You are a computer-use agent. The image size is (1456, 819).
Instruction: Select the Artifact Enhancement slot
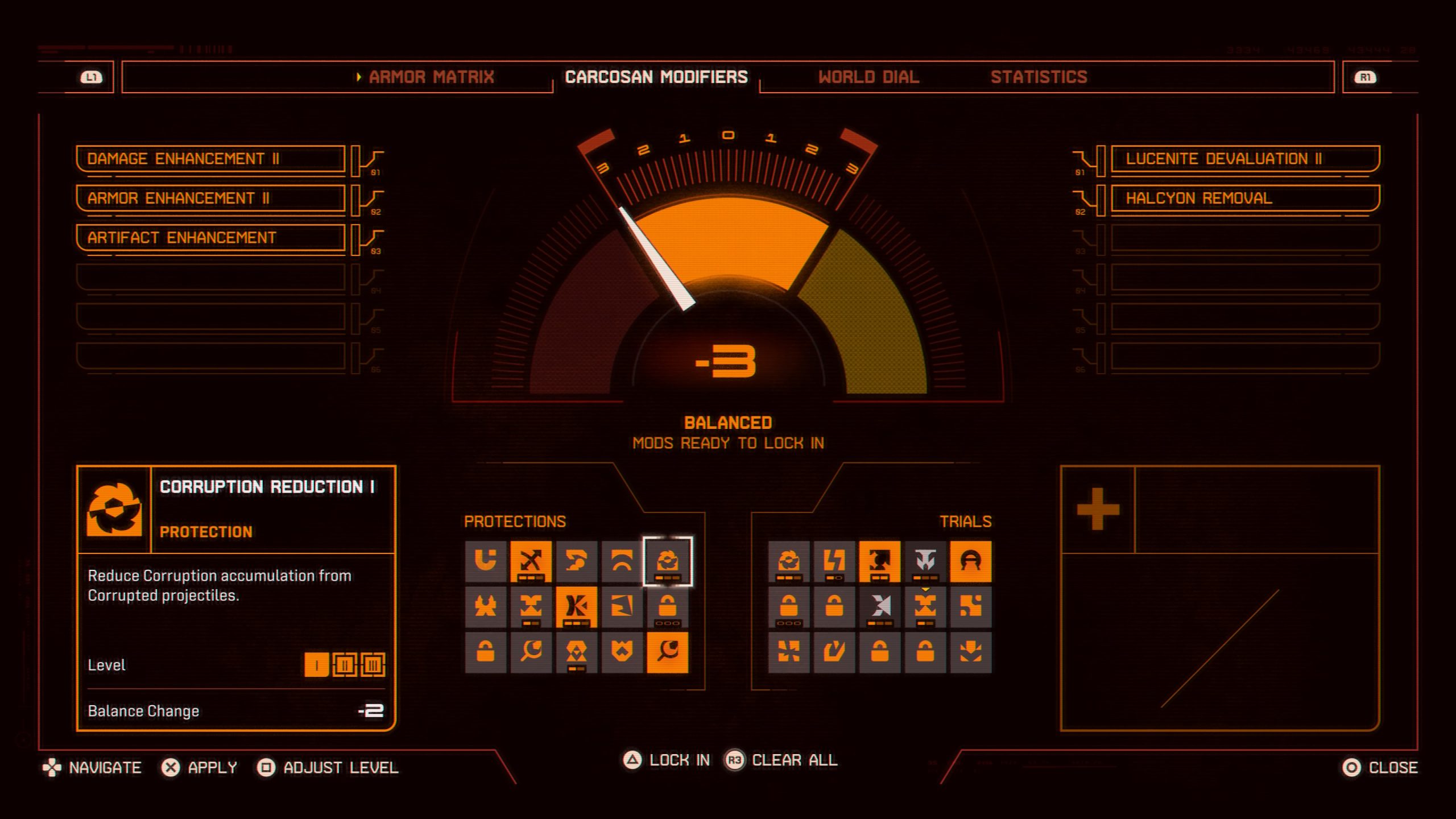point(210,238)
